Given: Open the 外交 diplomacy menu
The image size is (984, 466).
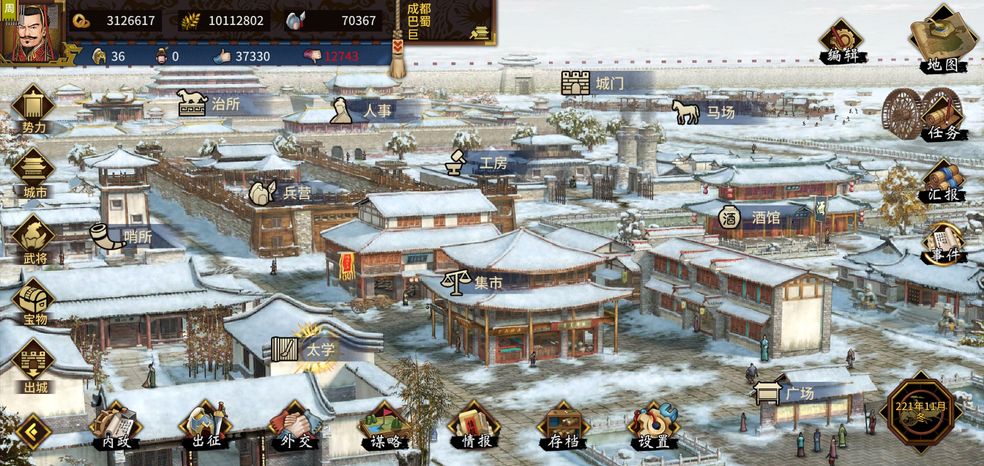Looking at the screenshot, I should 294,424.
